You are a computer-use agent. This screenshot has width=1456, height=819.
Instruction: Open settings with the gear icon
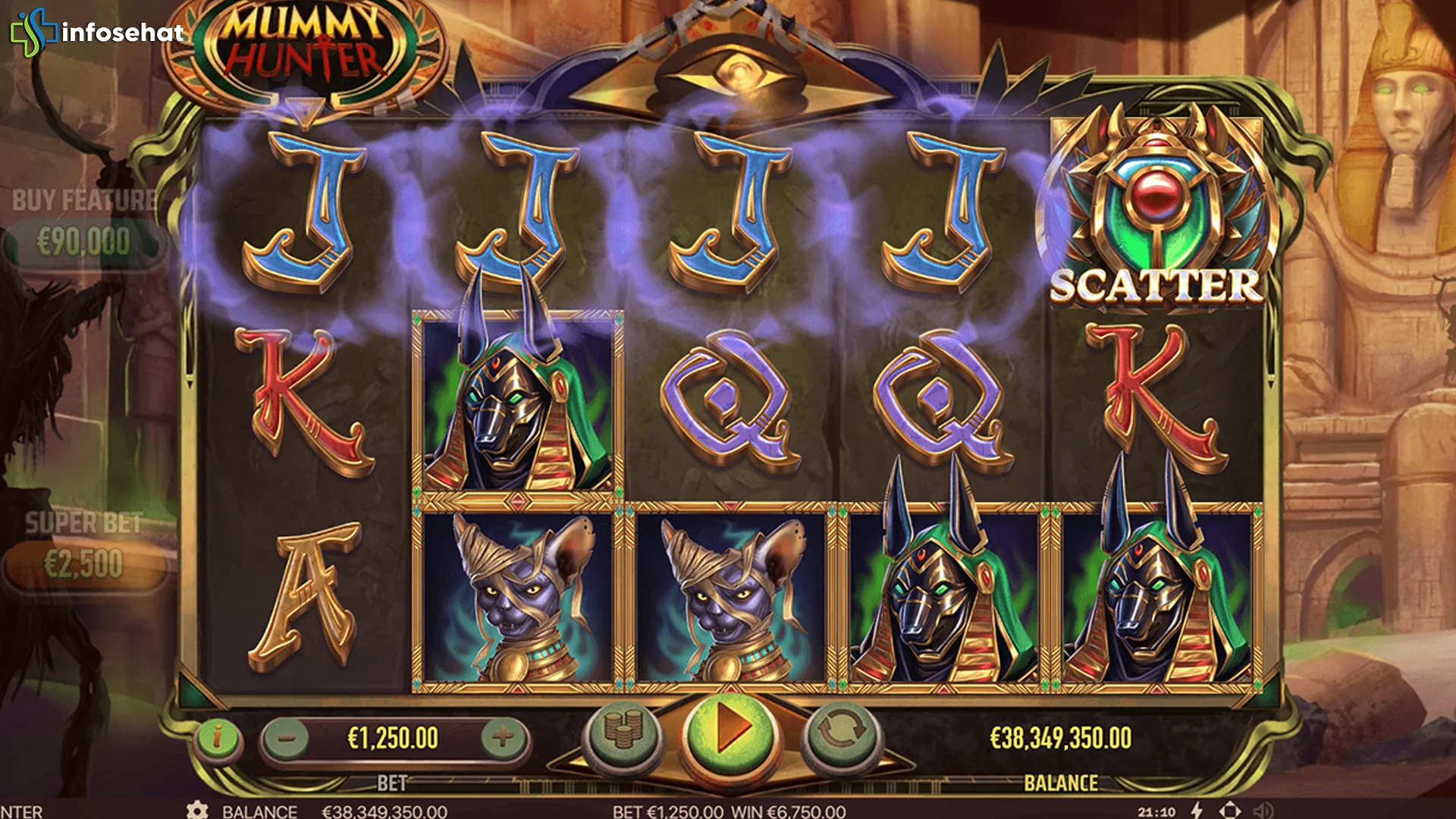[197, 812]
